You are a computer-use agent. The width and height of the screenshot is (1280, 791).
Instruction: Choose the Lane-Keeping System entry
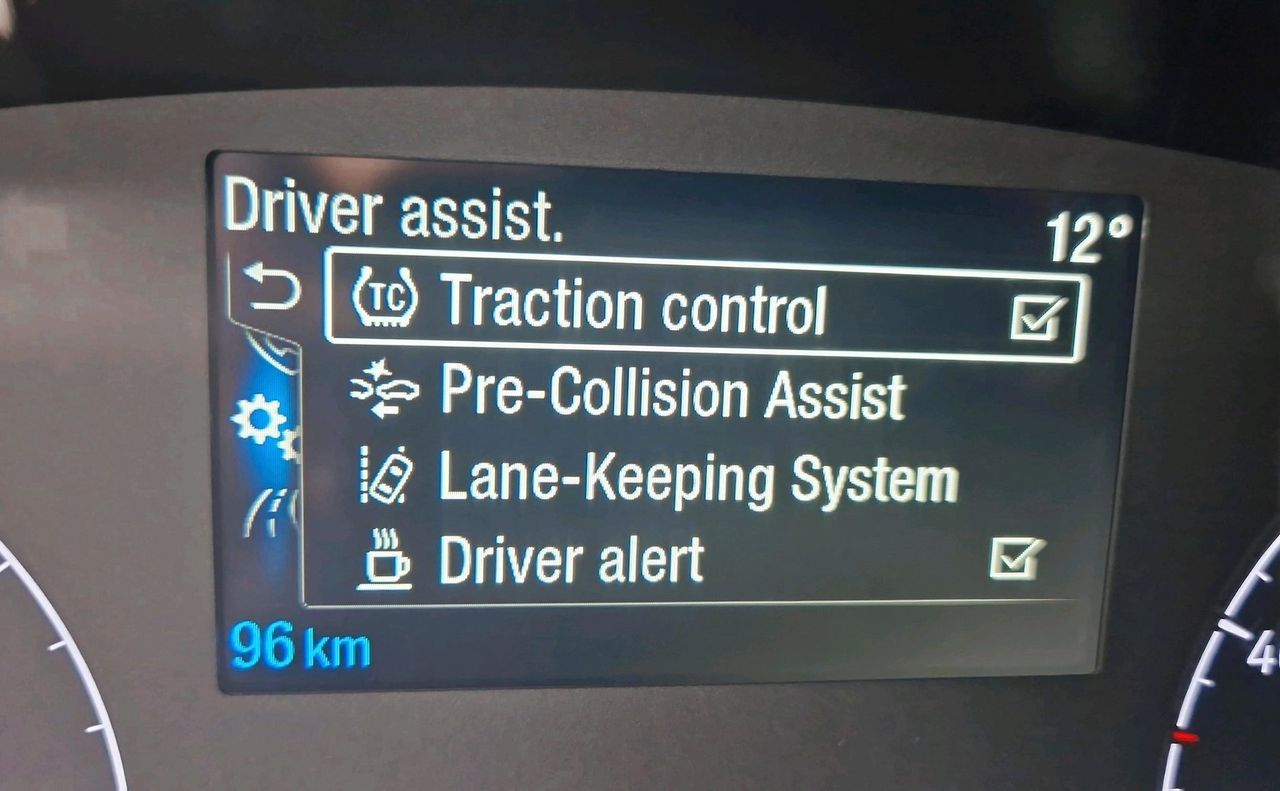[697, 479]
